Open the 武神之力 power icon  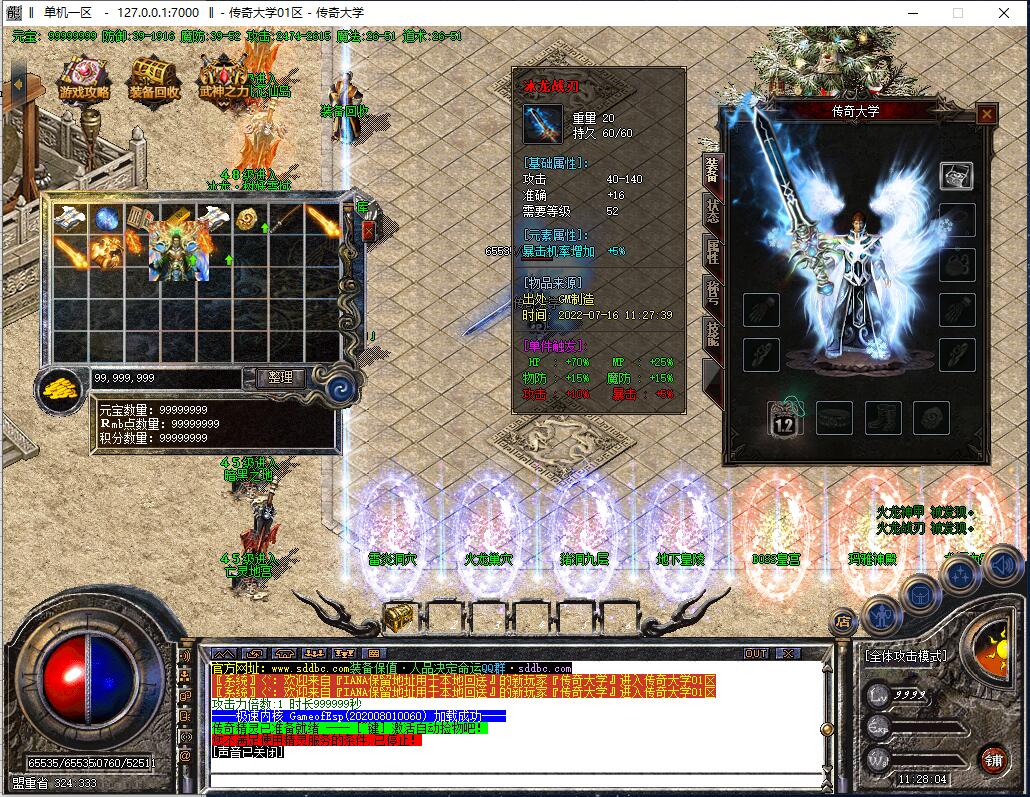pos(224,78)
